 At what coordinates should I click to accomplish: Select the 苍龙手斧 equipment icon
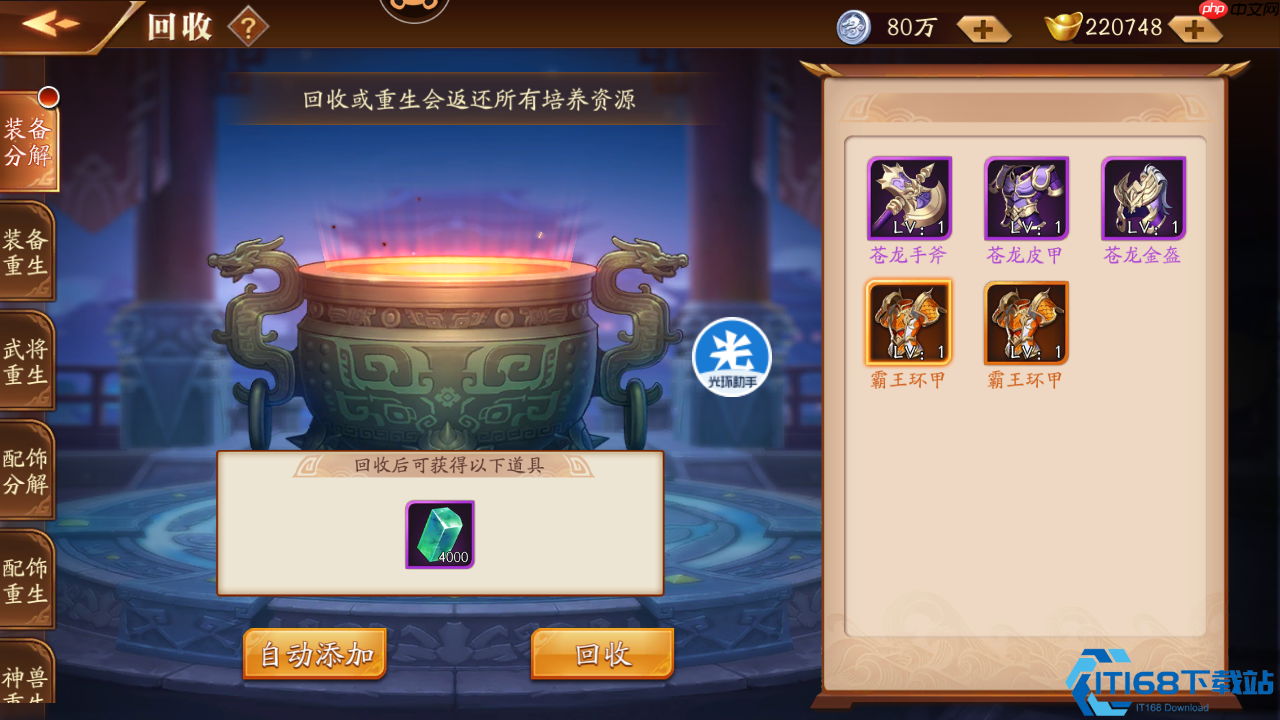click(x=908, y=197)
